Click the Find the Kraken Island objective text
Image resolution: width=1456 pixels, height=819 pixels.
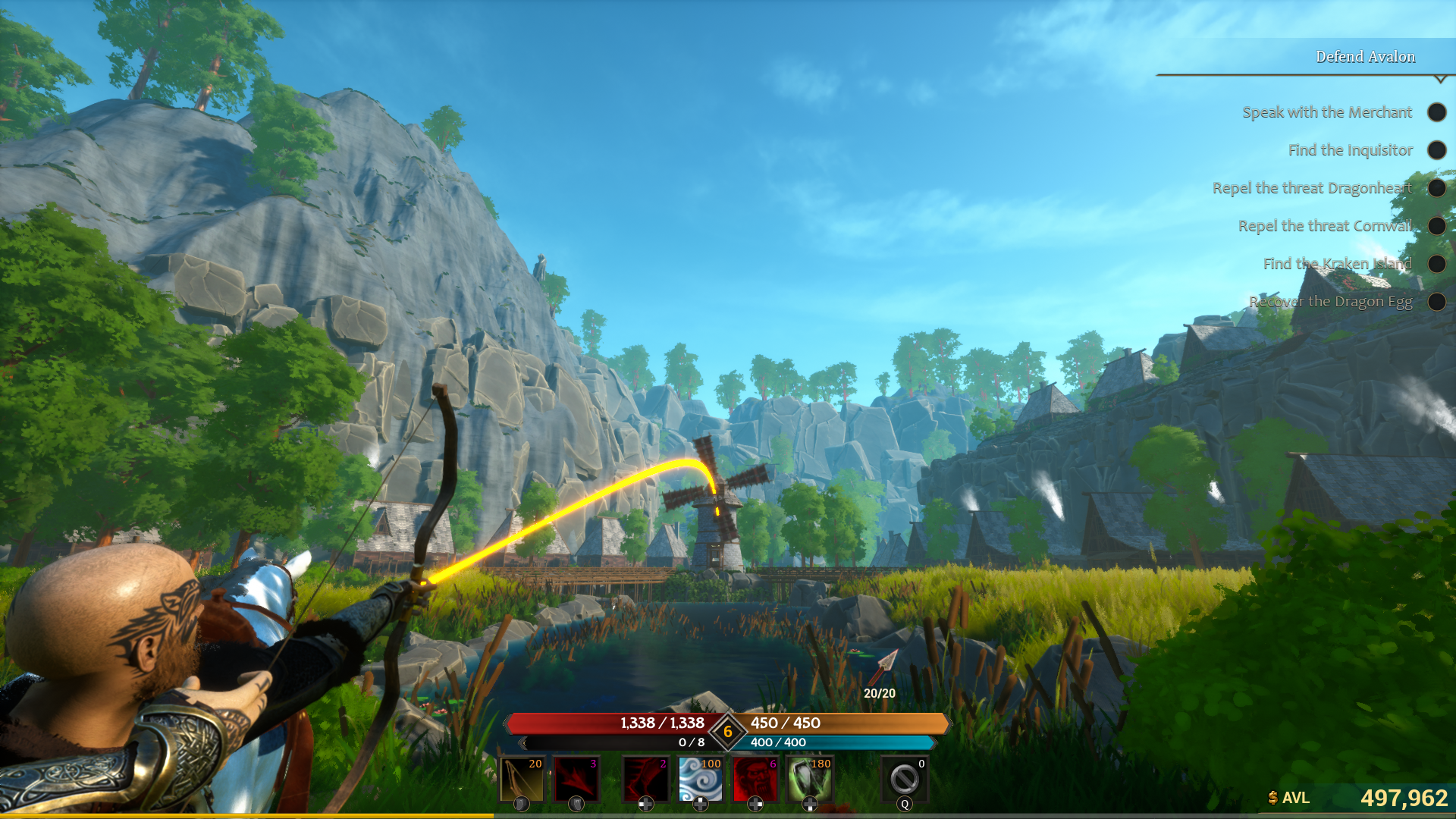1338,264
